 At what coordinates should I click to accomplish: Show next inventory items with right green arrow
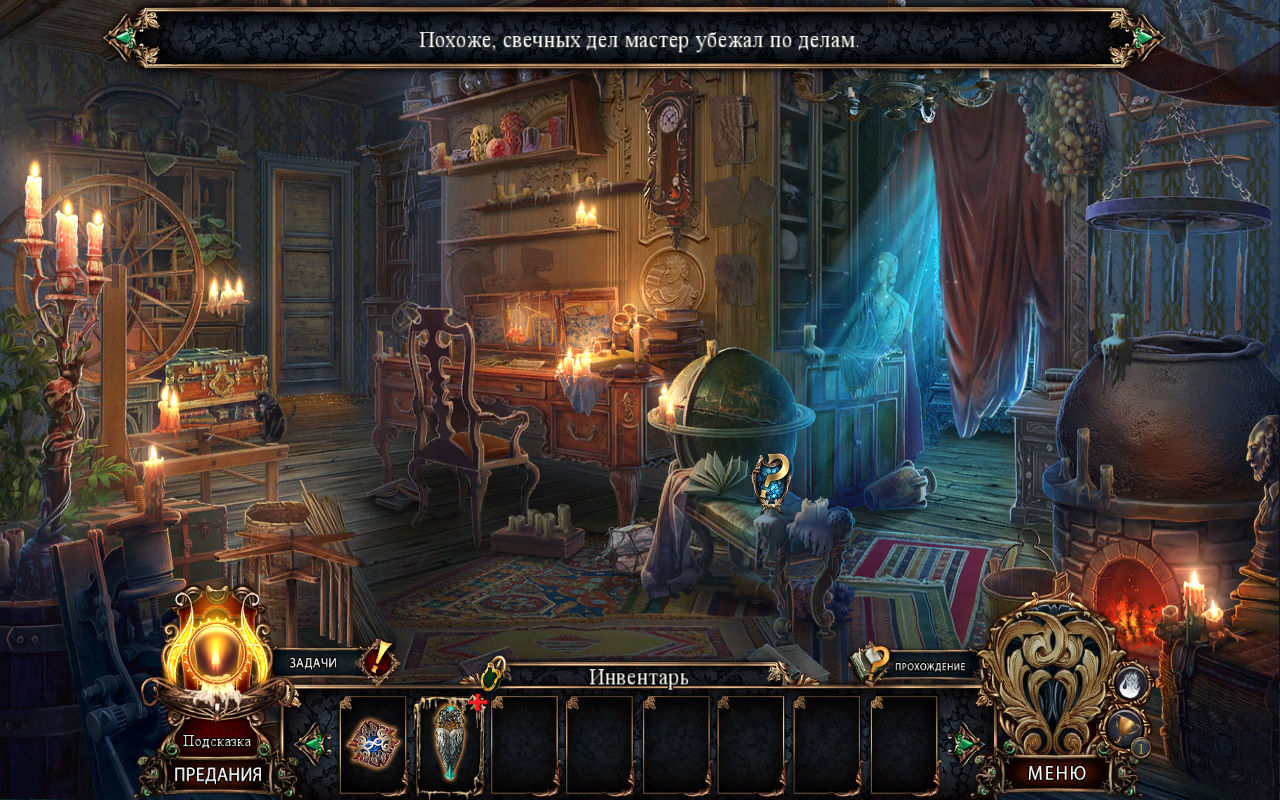(964, 744)
